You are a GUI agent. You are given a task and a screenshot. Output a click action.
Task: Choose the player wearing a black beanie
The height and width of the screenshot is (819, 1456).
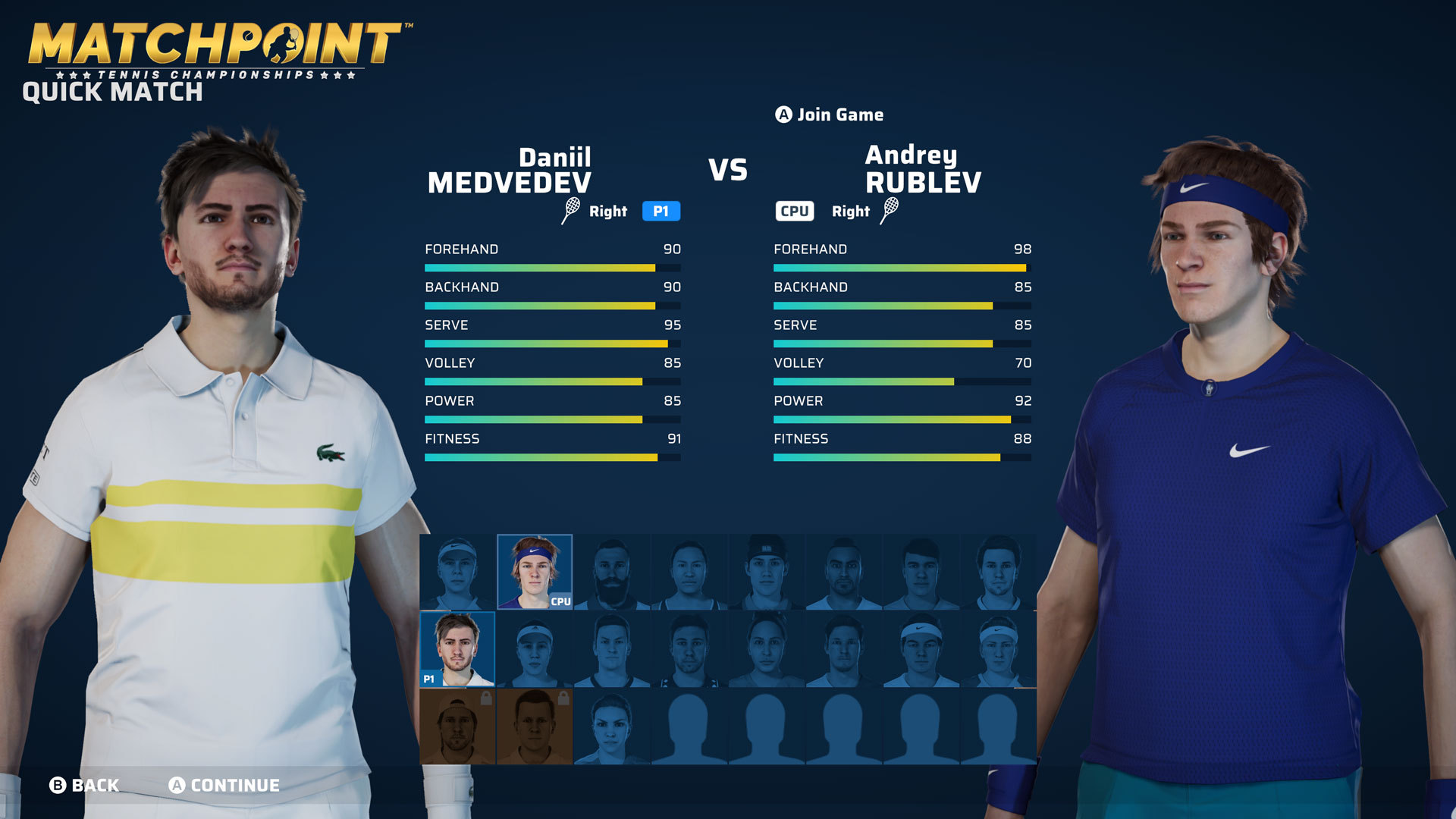point(767,572)
